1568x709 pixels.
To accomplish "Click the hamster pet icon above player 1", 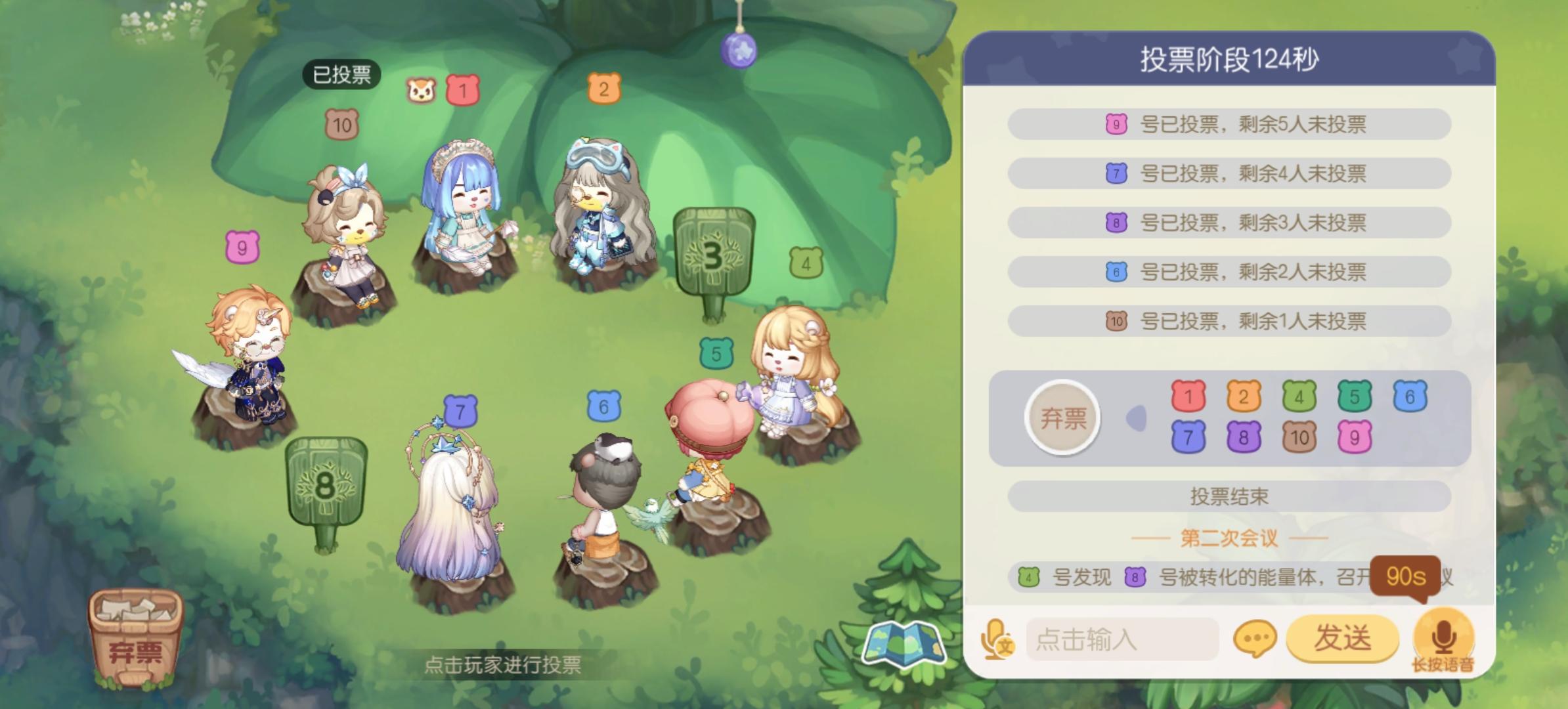I will pyautogui.click(x=421, y=91).
